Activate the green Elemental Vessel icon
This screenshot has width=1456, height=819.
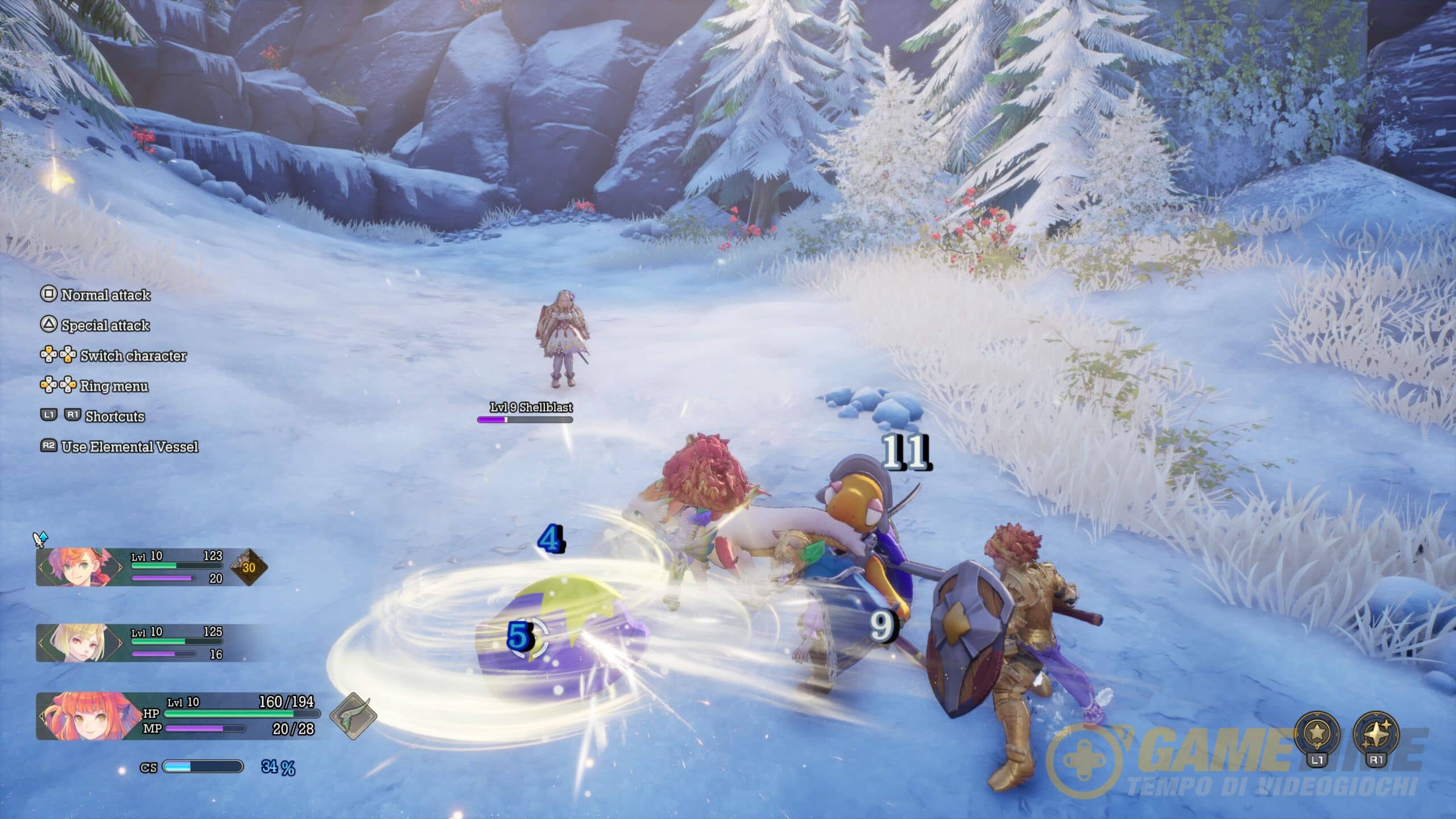(x=353, y=716)
